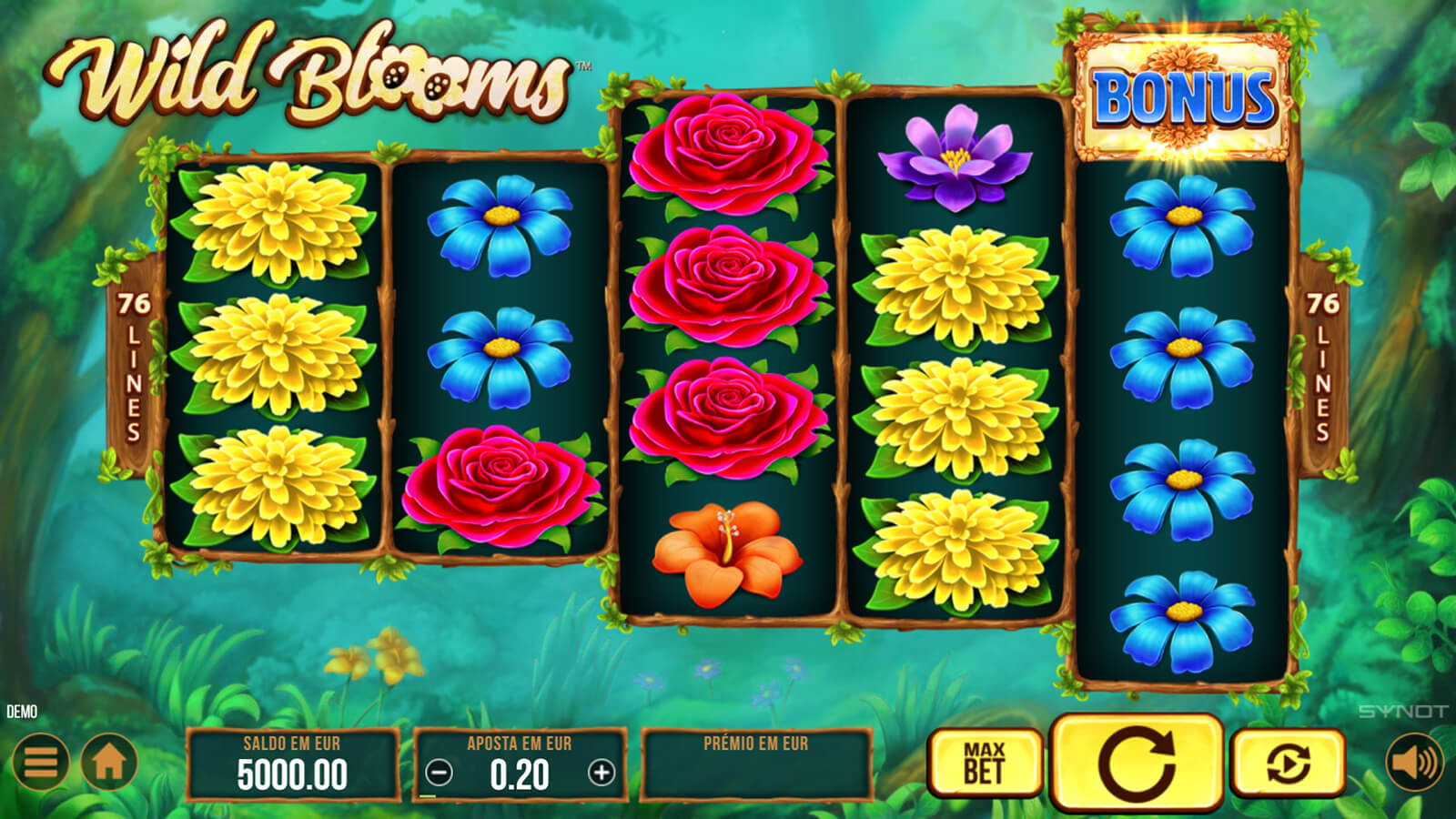Decrease the bet amount with minus
The width and height of the screenshot is (1456, 819).
click(x=439, y=773)
